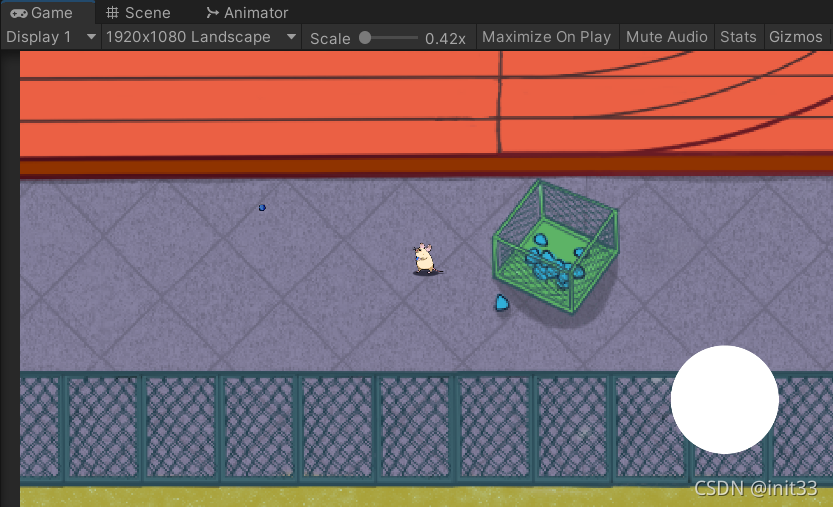Screen dimensions: 833x507
Task: Toggle Mute Audio
Action: (x=666, y=37)
